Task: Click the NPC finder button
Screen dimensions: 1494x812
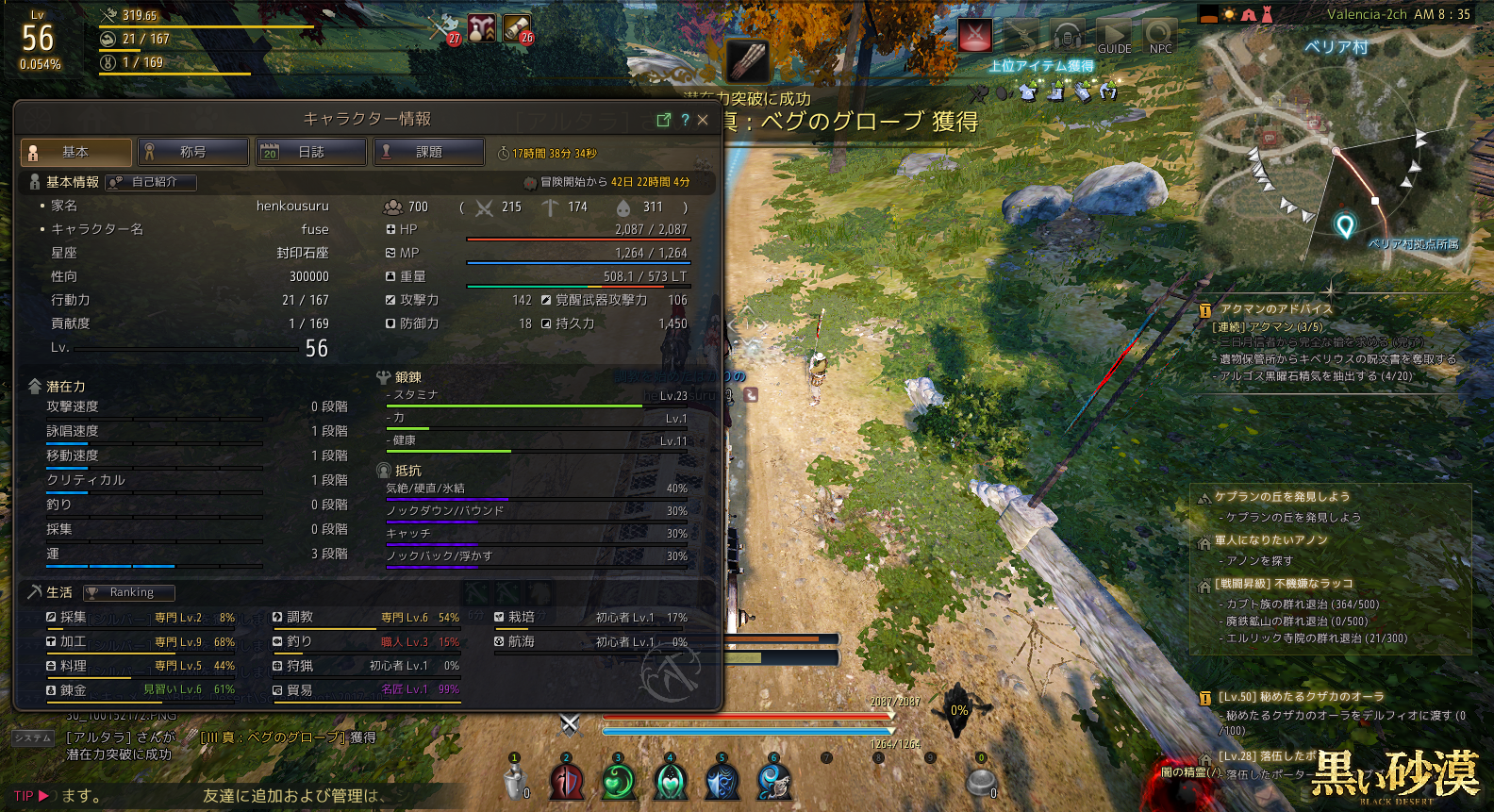Action: 1160,38
